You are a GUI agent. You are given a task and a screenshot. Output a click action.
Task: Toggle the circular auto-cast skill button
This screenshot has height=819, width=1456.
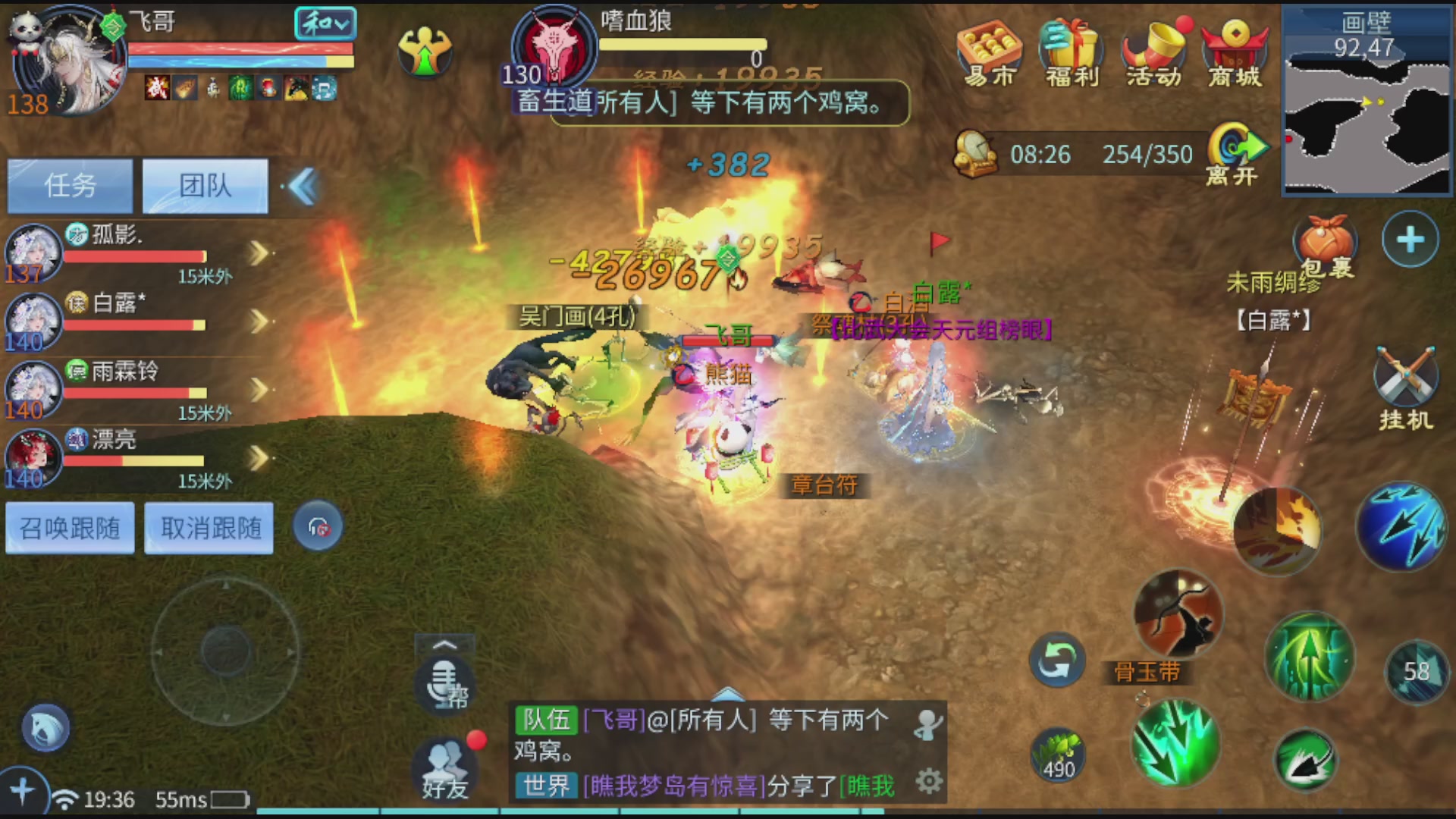(x=1057, y=660)
